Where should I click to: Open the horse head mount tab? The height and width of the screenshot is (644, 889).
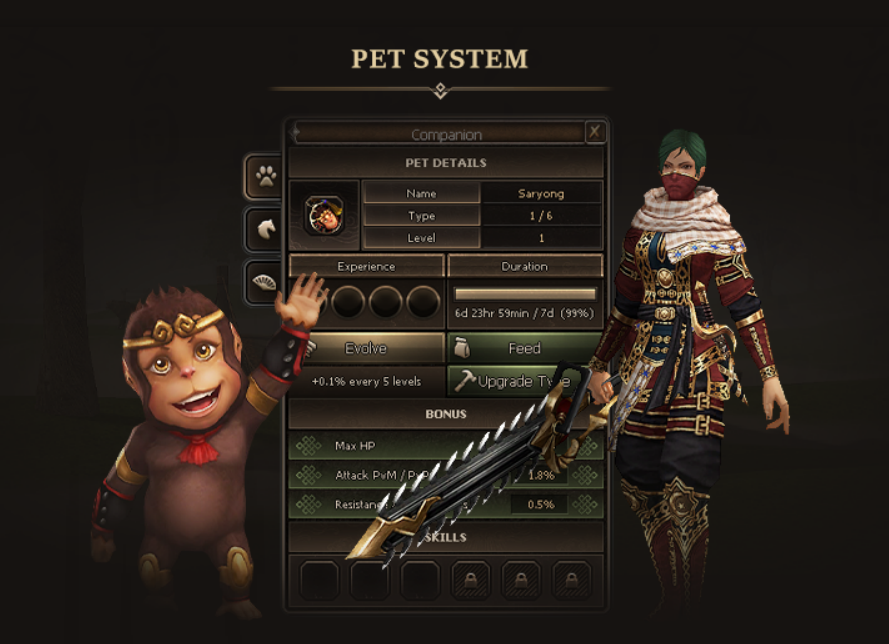(x=265, y=229)
